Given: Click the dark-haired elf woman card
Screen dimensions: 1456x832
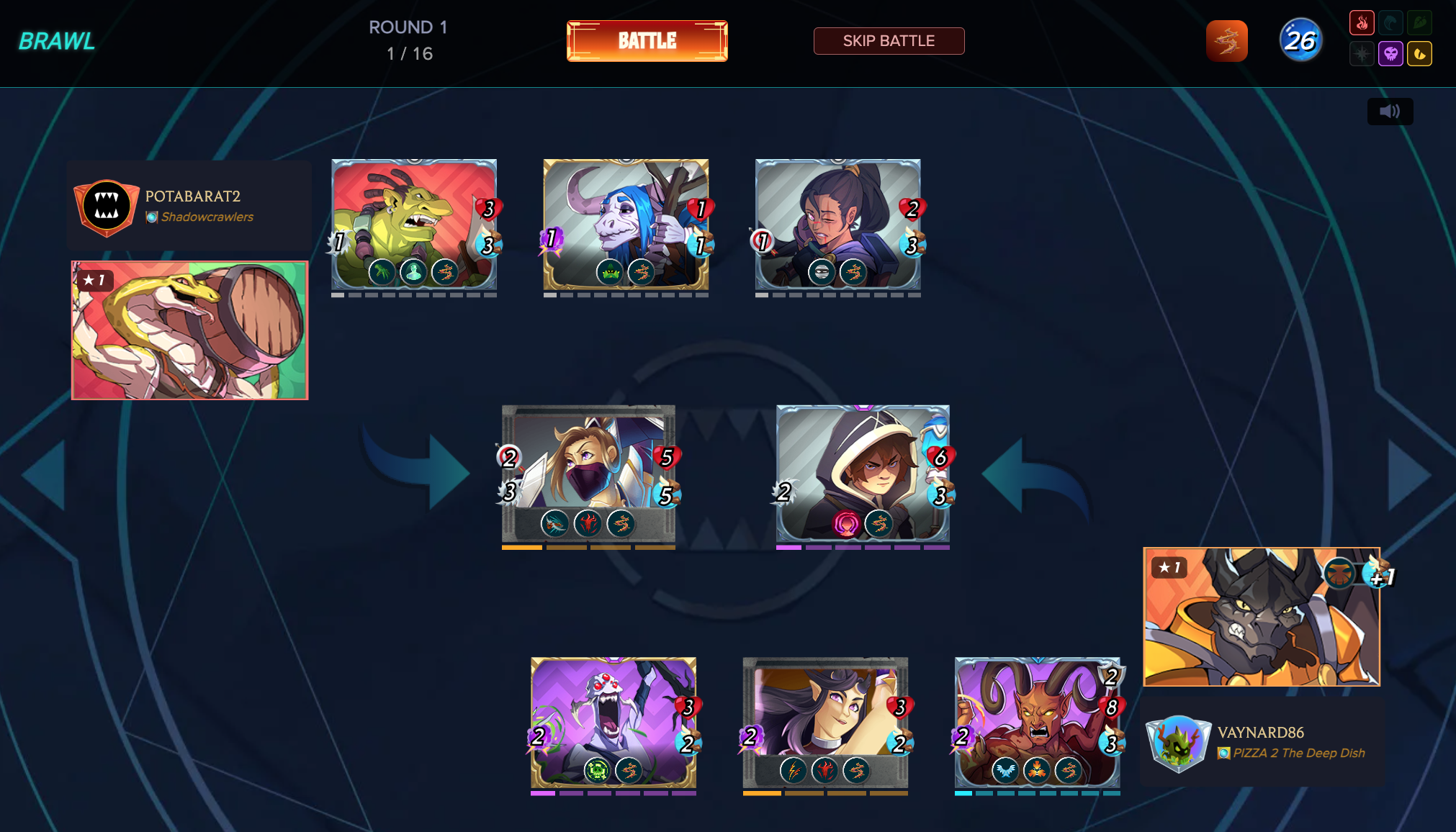Looking at the screenshot, I should (825, 723).
